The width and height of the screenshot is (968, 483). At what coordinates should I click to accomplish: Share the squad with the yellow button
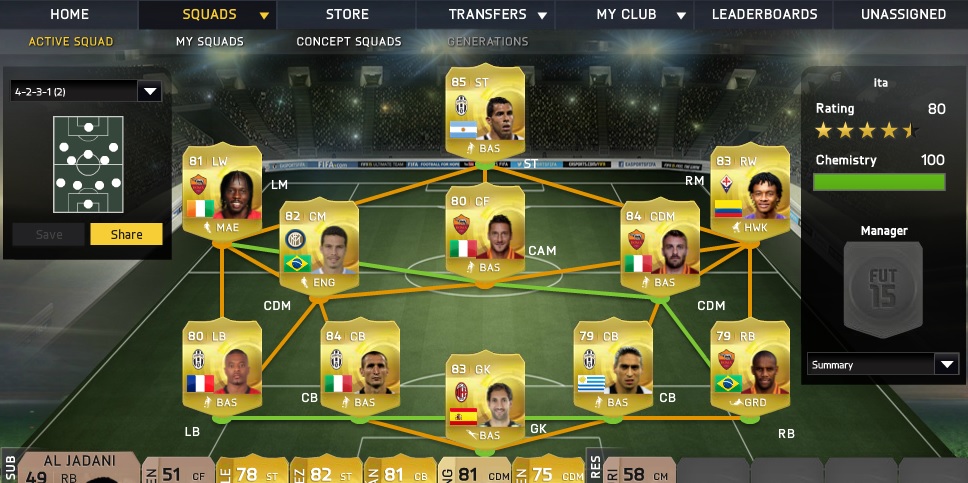126,235
